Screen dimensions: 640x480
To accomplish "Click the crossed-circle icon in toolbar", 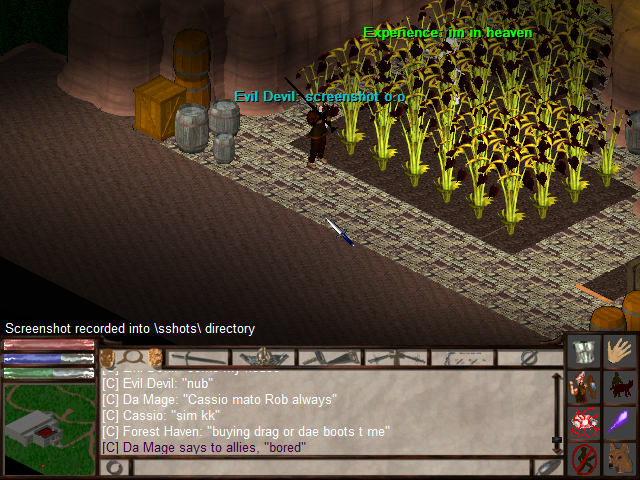I will (x=530, y=357).
